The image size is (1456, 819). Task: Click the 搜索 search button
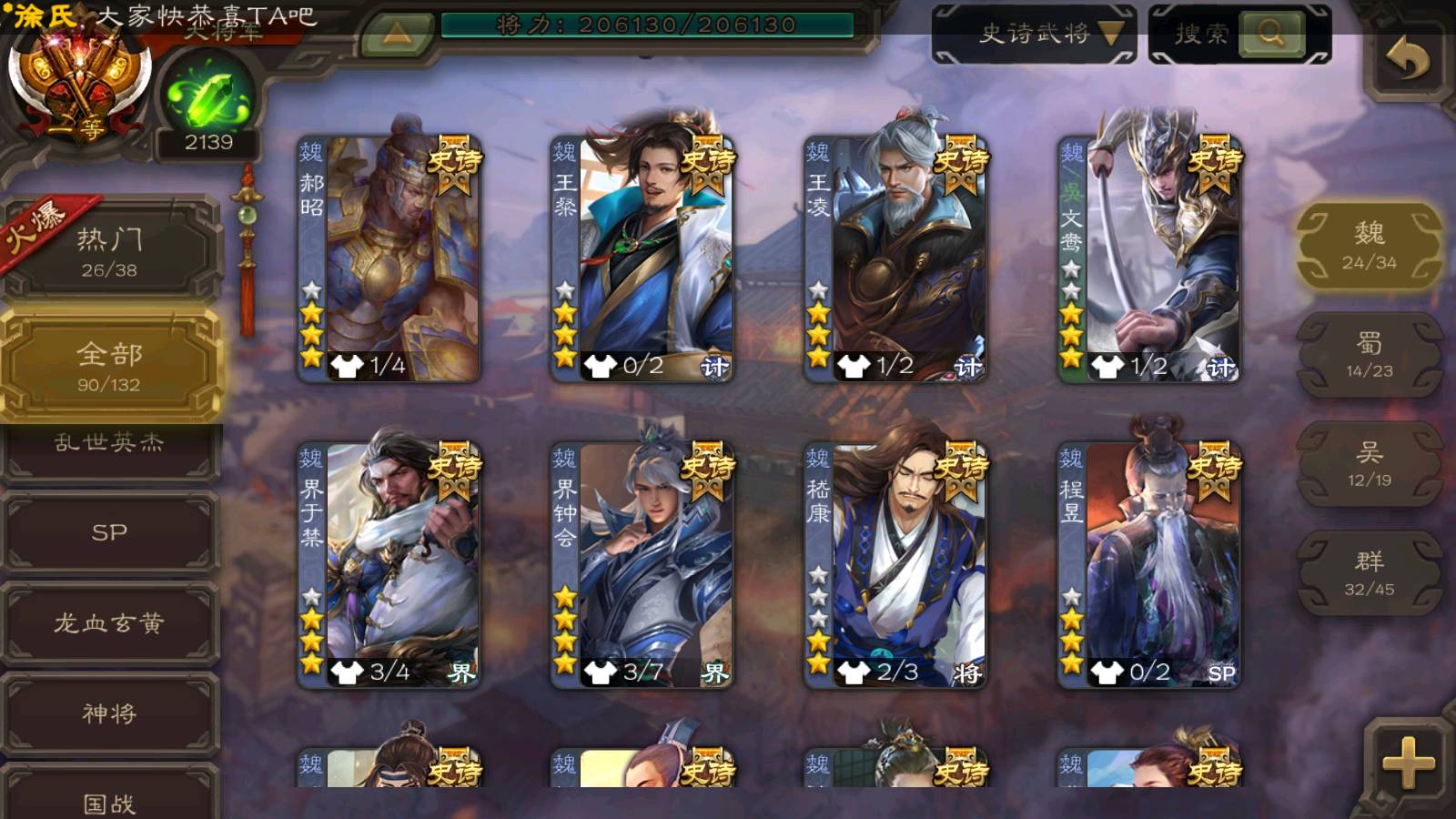click(x=1239, y=35)
